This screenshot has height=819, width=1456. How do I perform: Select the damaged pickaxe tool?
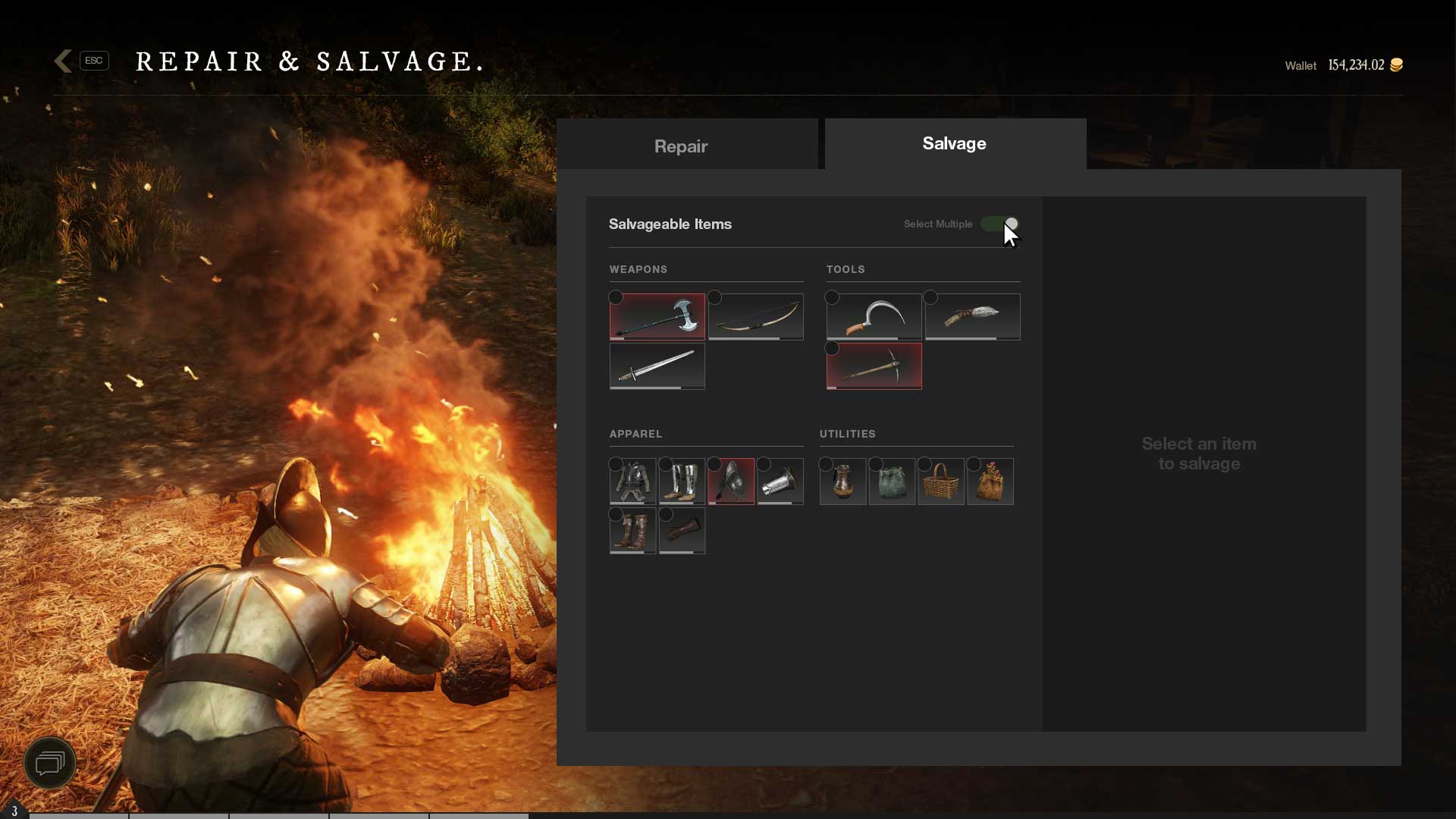pyautogui.click(x=874, y=366)
